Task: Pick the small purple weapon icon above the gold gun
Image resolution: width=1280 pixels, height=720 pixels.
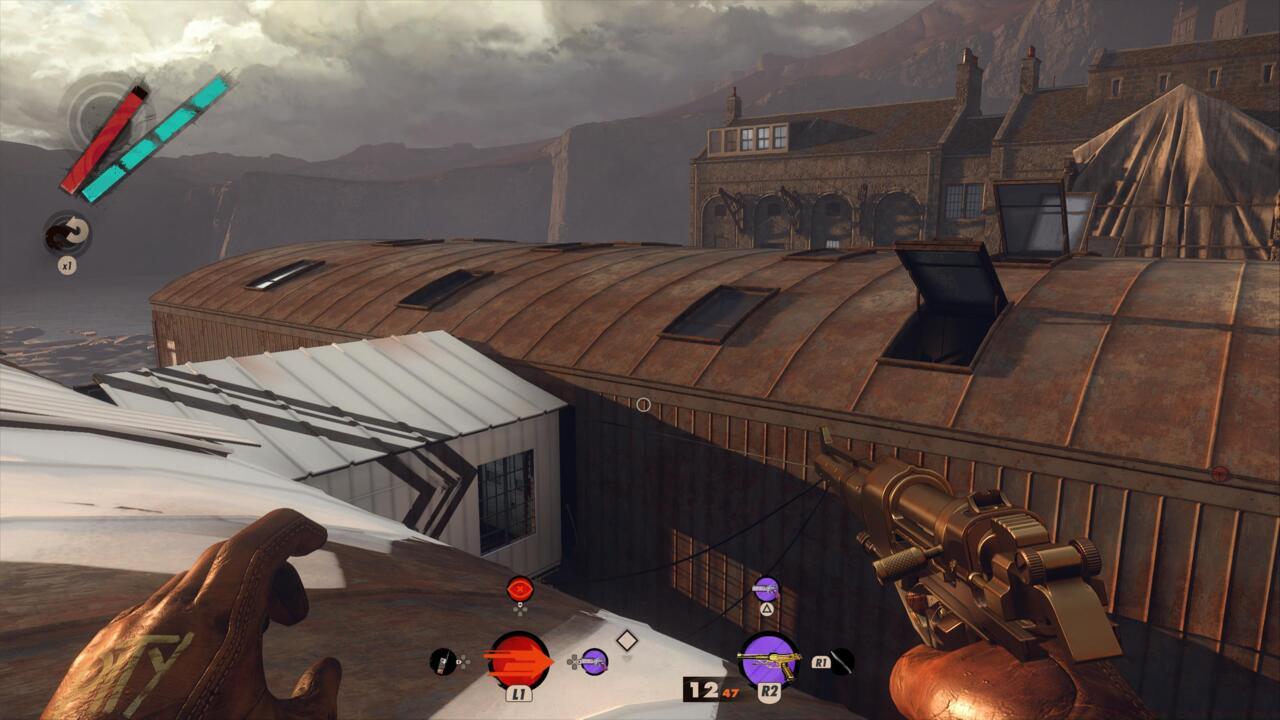Action: [766, 590]
